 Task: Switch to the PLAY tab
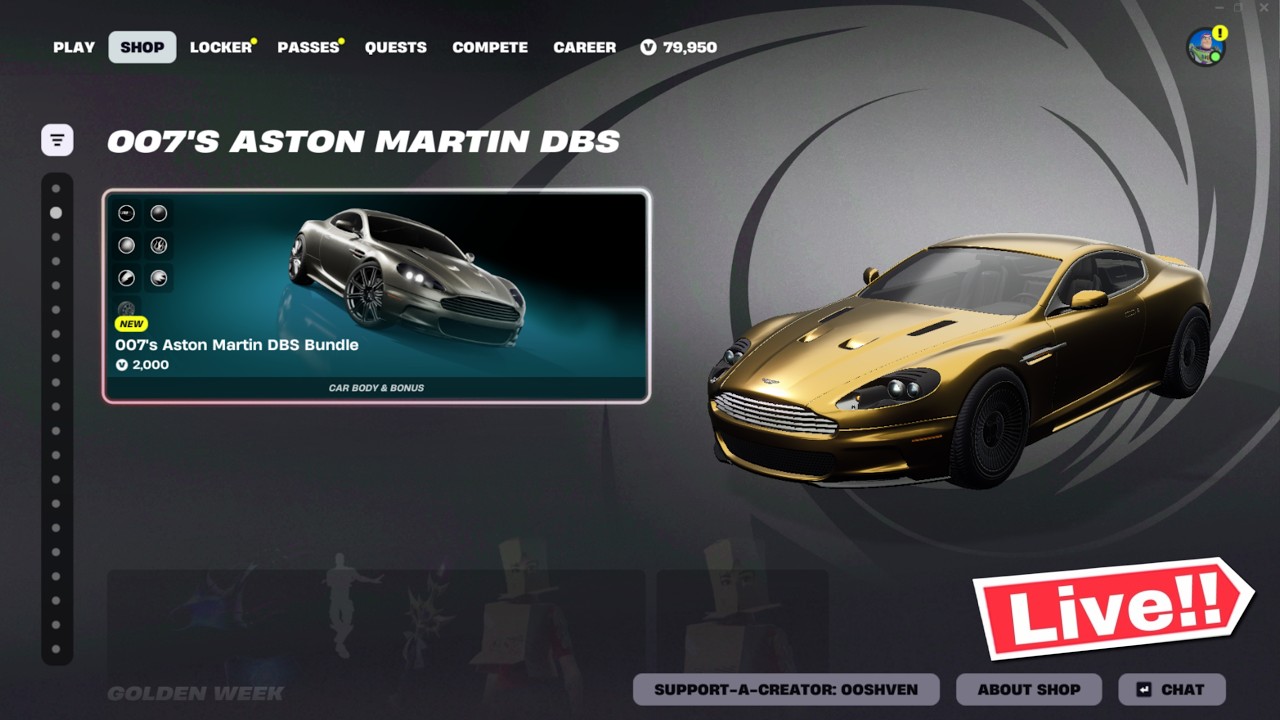pyautogui.click(x=74, y=47)
